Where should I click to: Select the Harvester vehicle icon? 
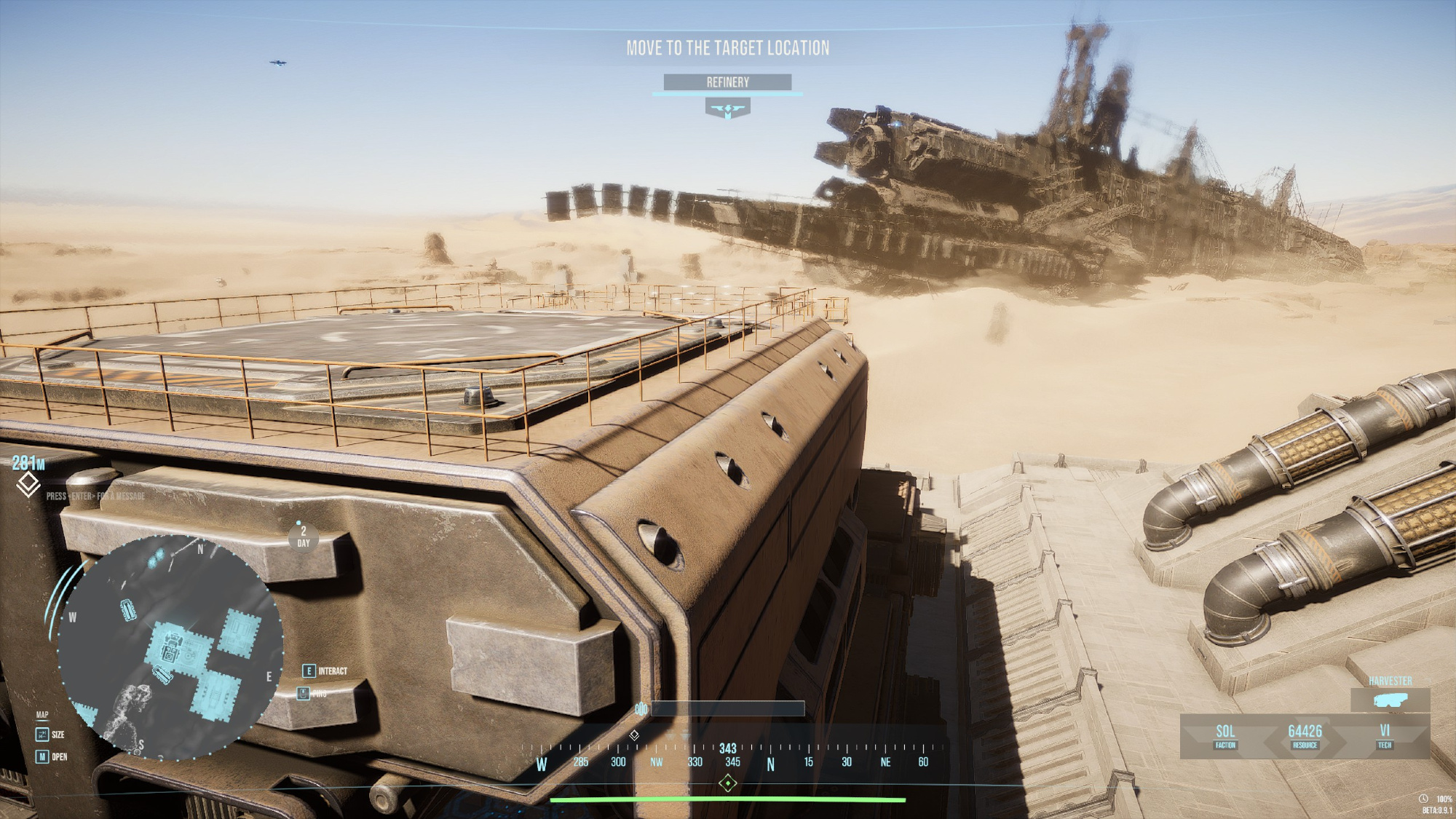[1390, 700]
